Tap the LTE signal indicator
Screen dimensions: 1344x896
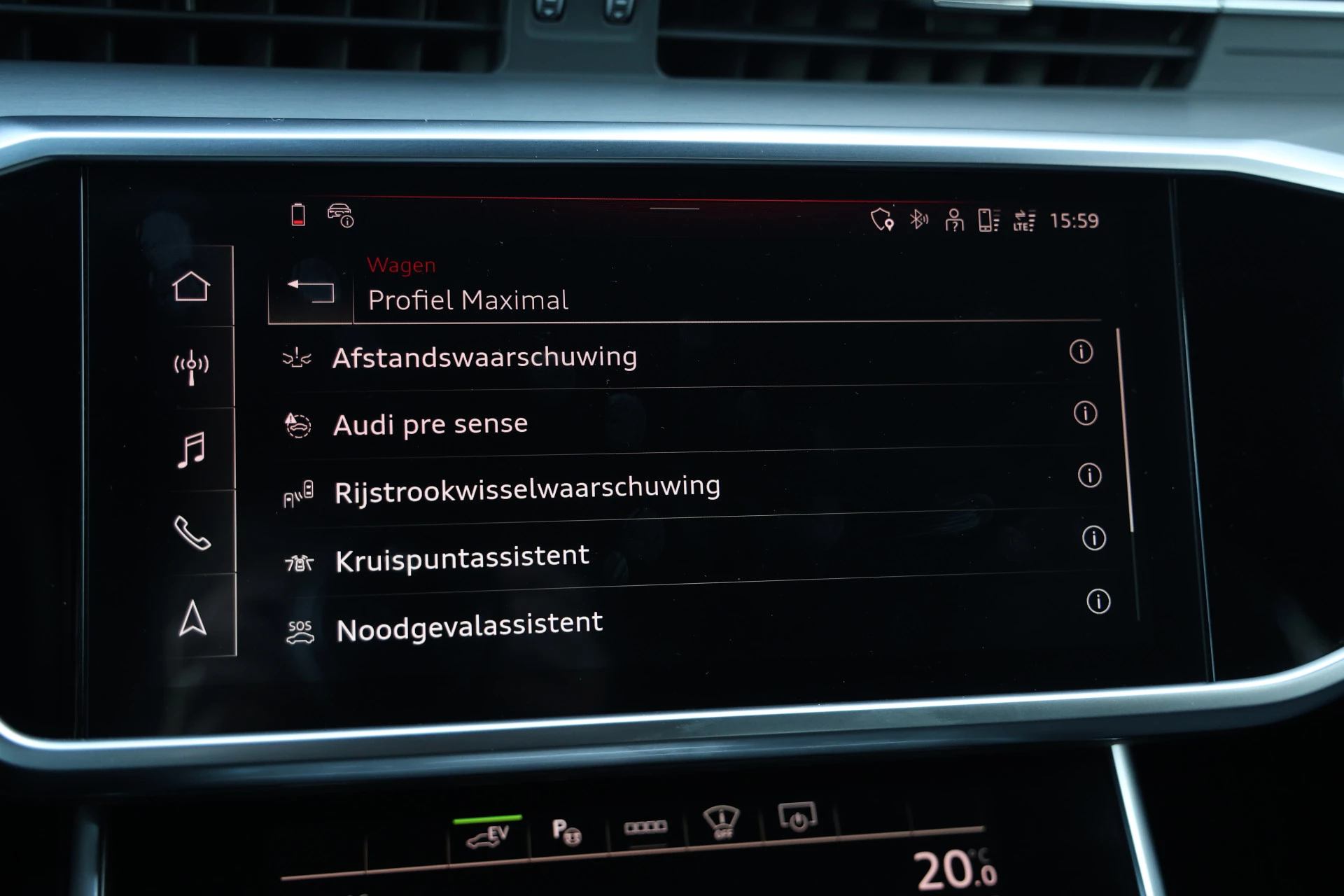pyautogui.click(x=1023, y=219)
